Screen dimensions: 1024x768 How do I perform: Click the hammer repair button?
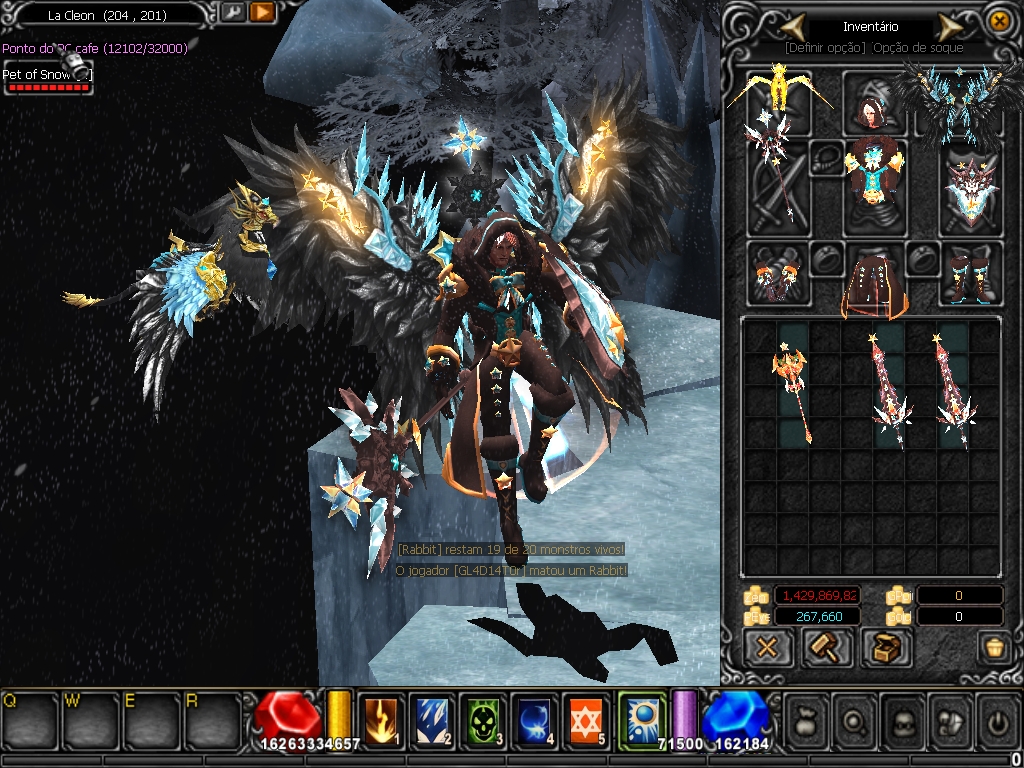point(827,648)
